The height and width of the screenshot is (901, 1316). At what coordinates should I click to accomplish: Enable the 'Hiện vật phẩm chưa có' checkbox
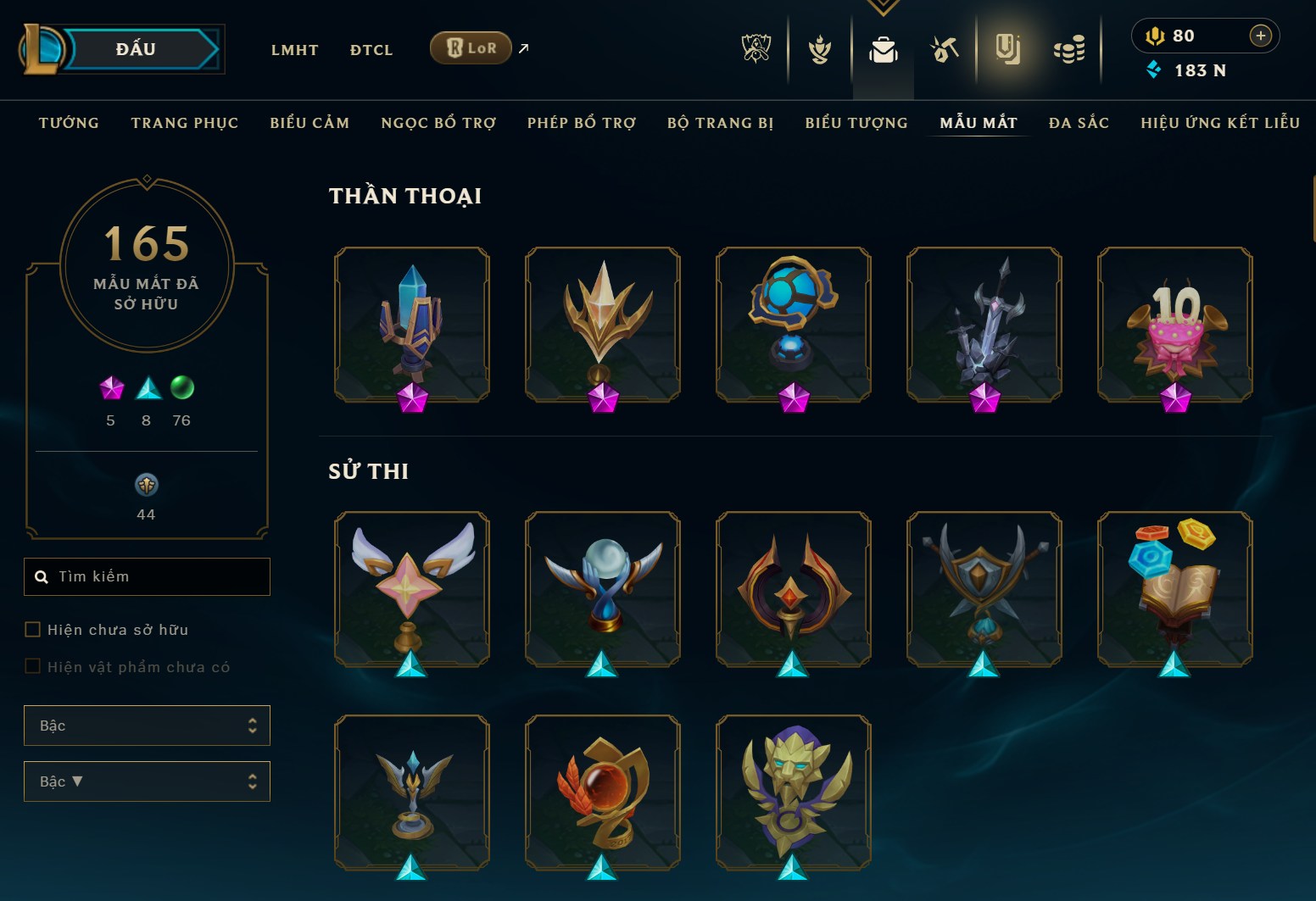(32, 666)
